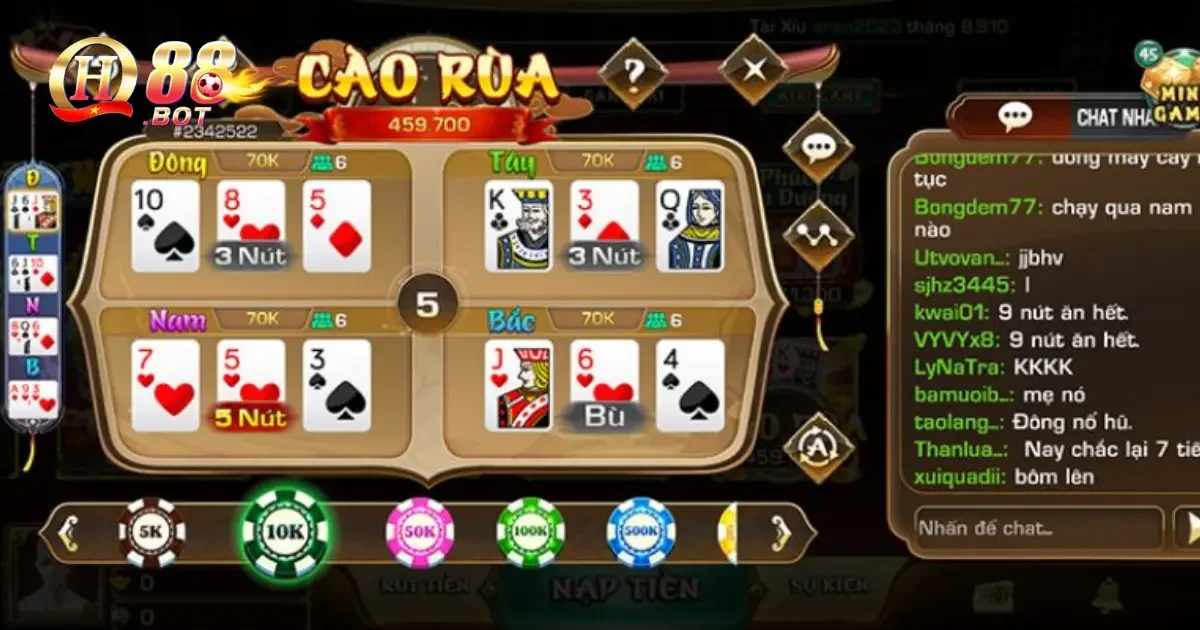Open the question mark help button
This screenshot has width=1200, height=630.
coord(634,72)
